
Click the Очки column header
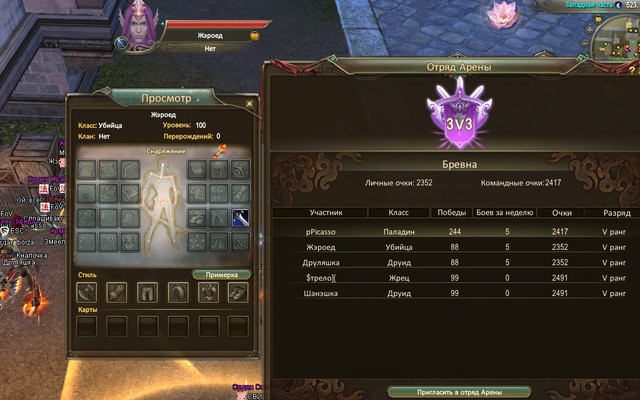point(563,213)
